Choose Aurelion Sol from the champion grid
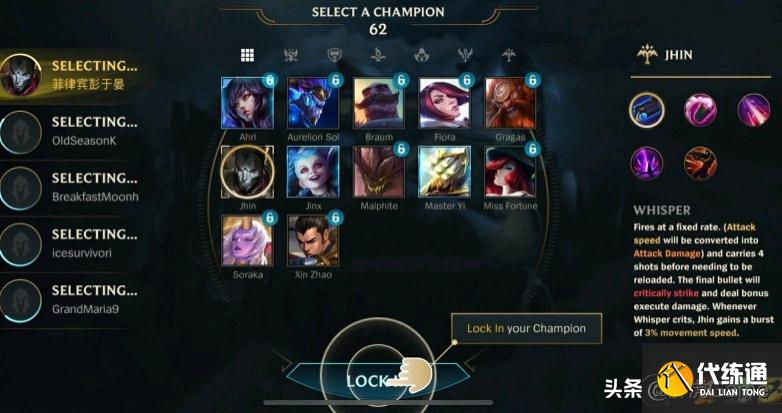This screenshot has width=782, height=413. (312, 103)
